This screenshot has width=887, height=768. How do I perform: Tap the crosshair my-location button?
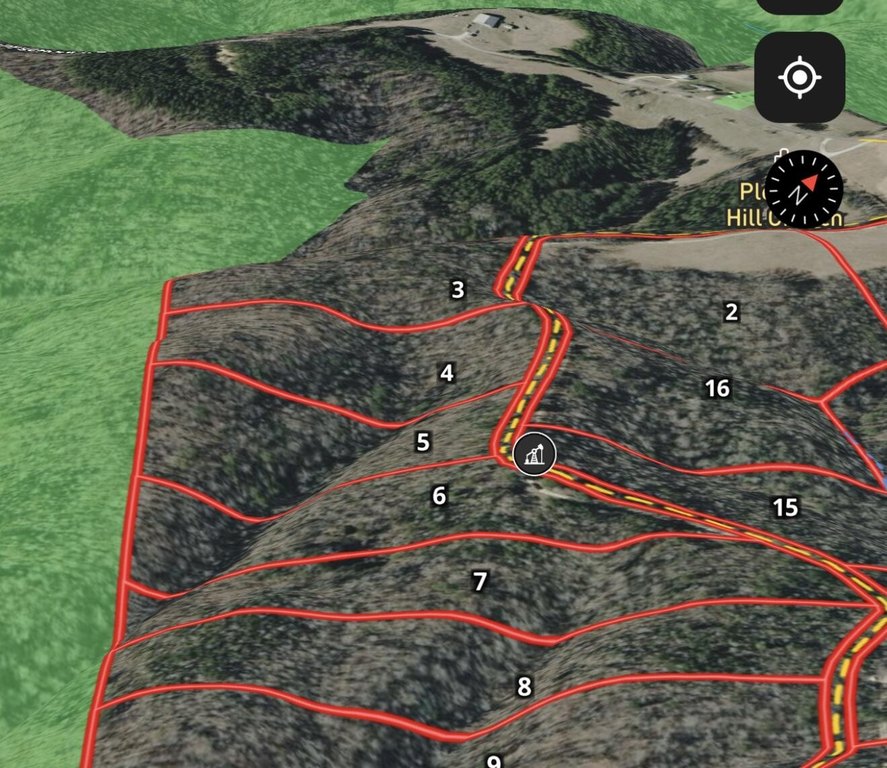(x=799, y=77)
